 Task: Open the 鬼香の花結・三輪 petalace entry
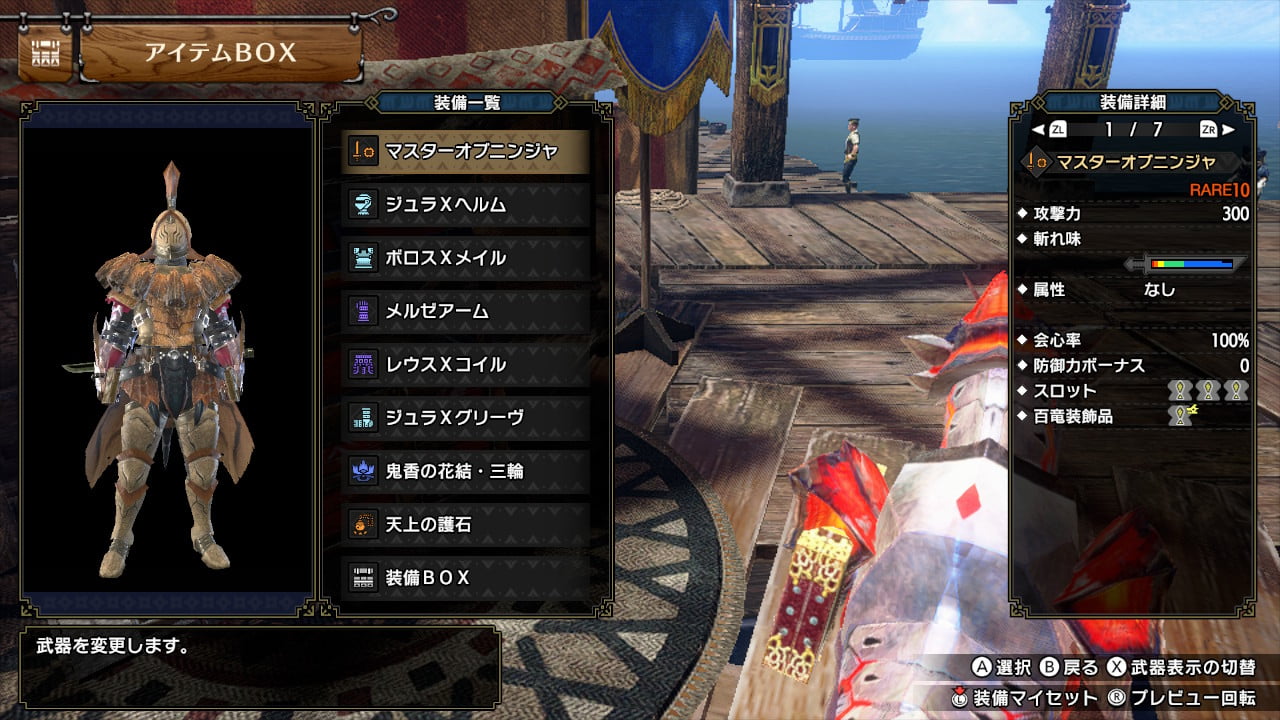tap(466, 470)
